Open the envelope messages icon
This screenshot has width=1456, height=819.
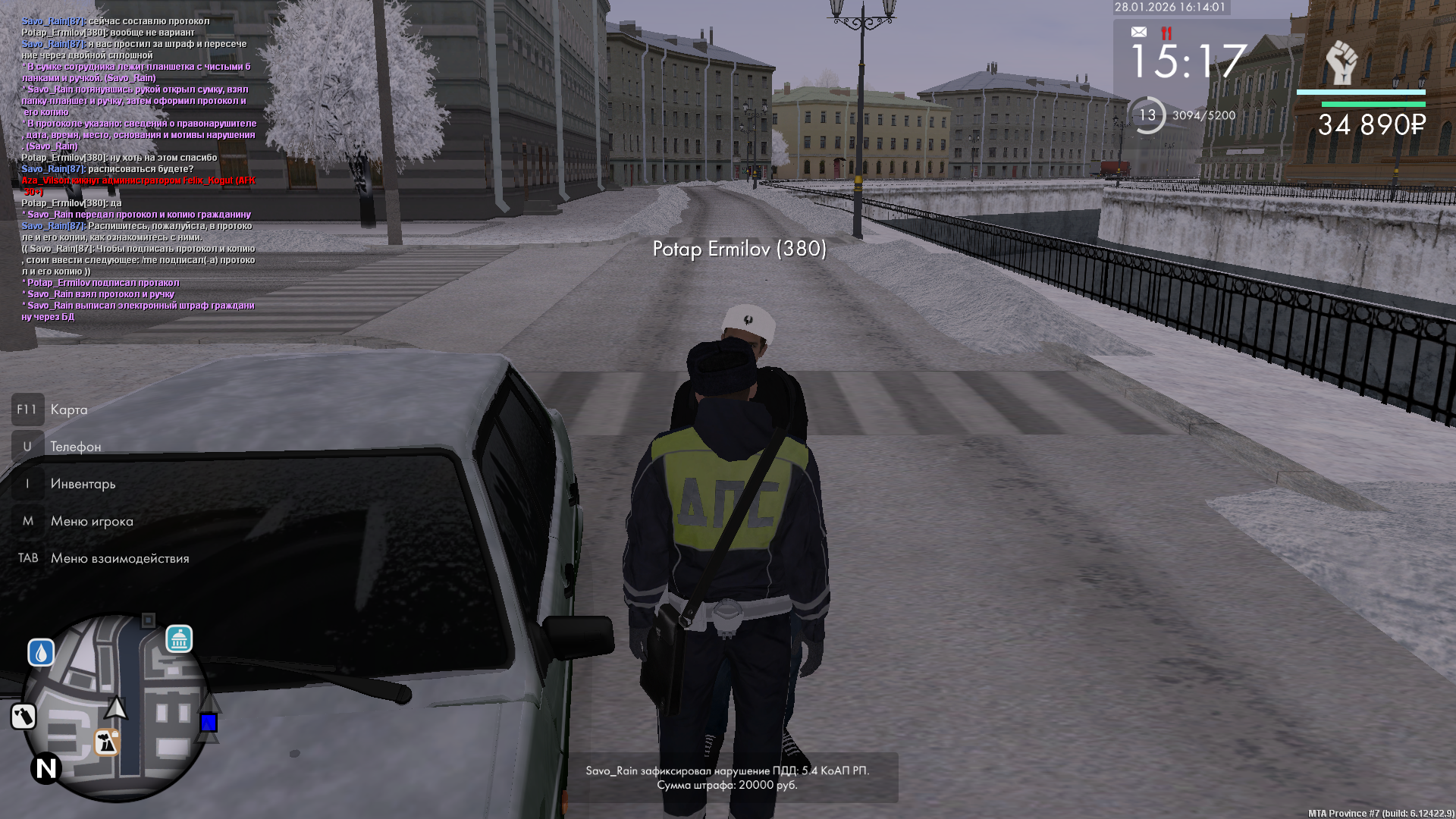coord(1139,32)
